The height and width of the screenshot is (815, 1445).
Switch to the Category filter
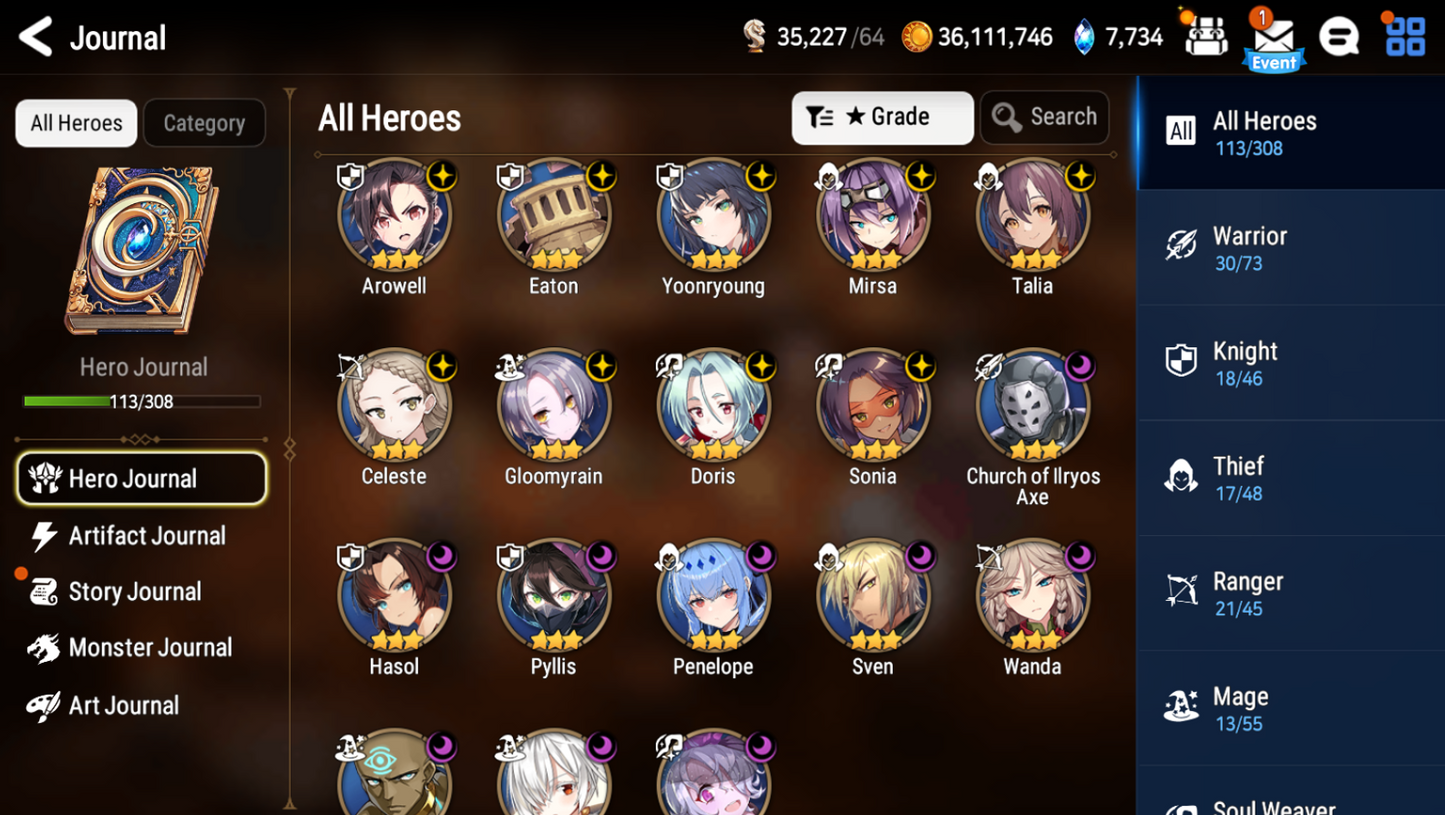[204, 123]
